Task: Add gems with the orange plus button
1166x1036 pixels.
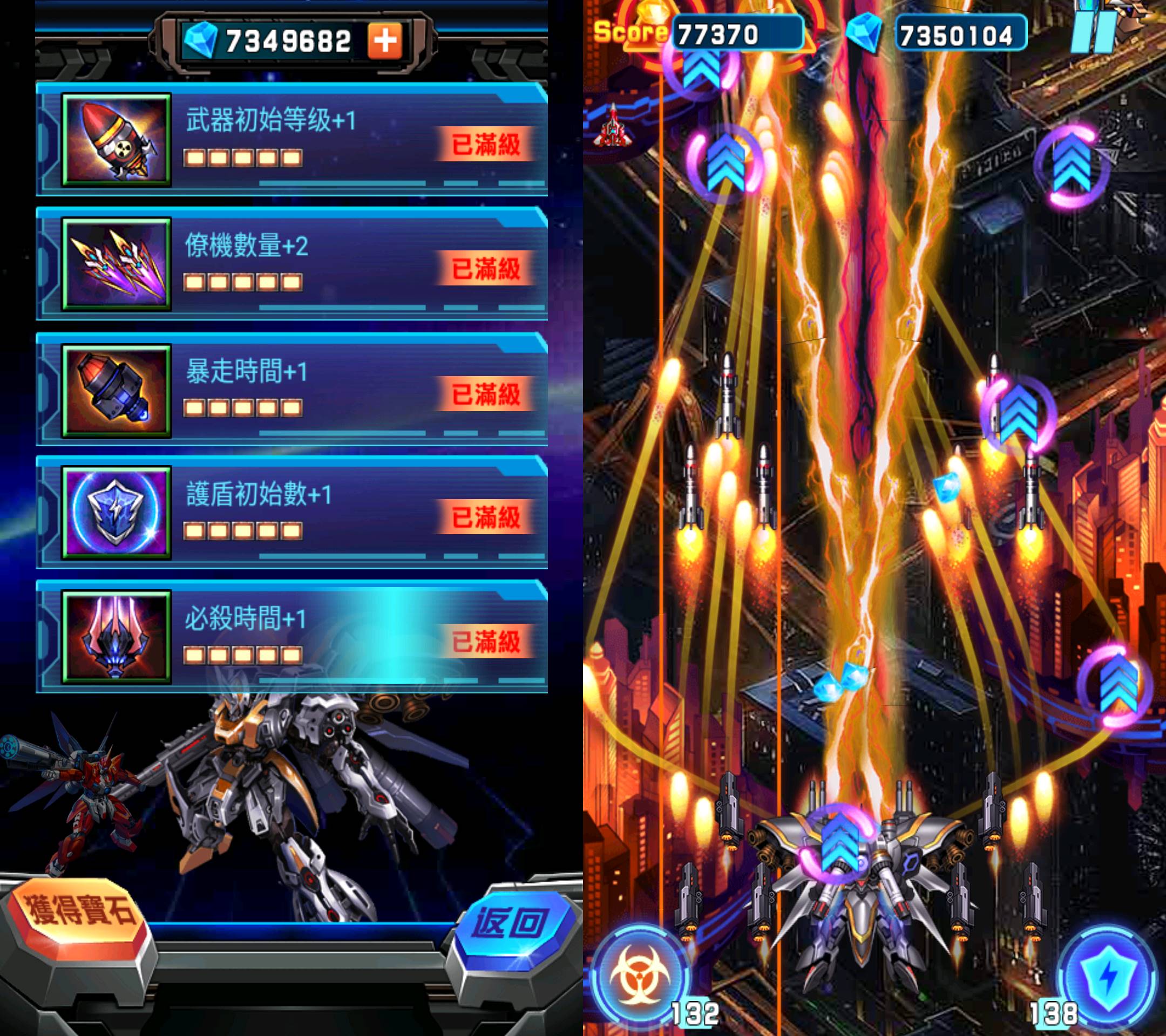Action: click(x=384, y=40)
